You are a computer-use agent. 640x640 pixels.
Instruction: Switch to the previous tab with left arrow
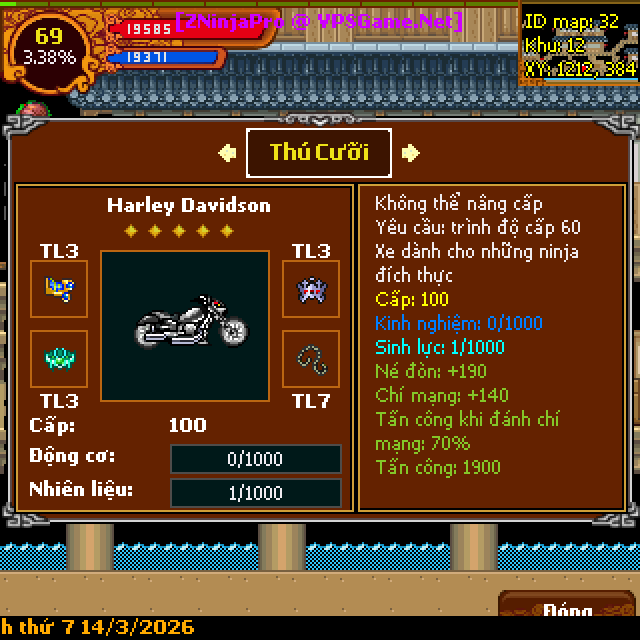click(228, 153)
